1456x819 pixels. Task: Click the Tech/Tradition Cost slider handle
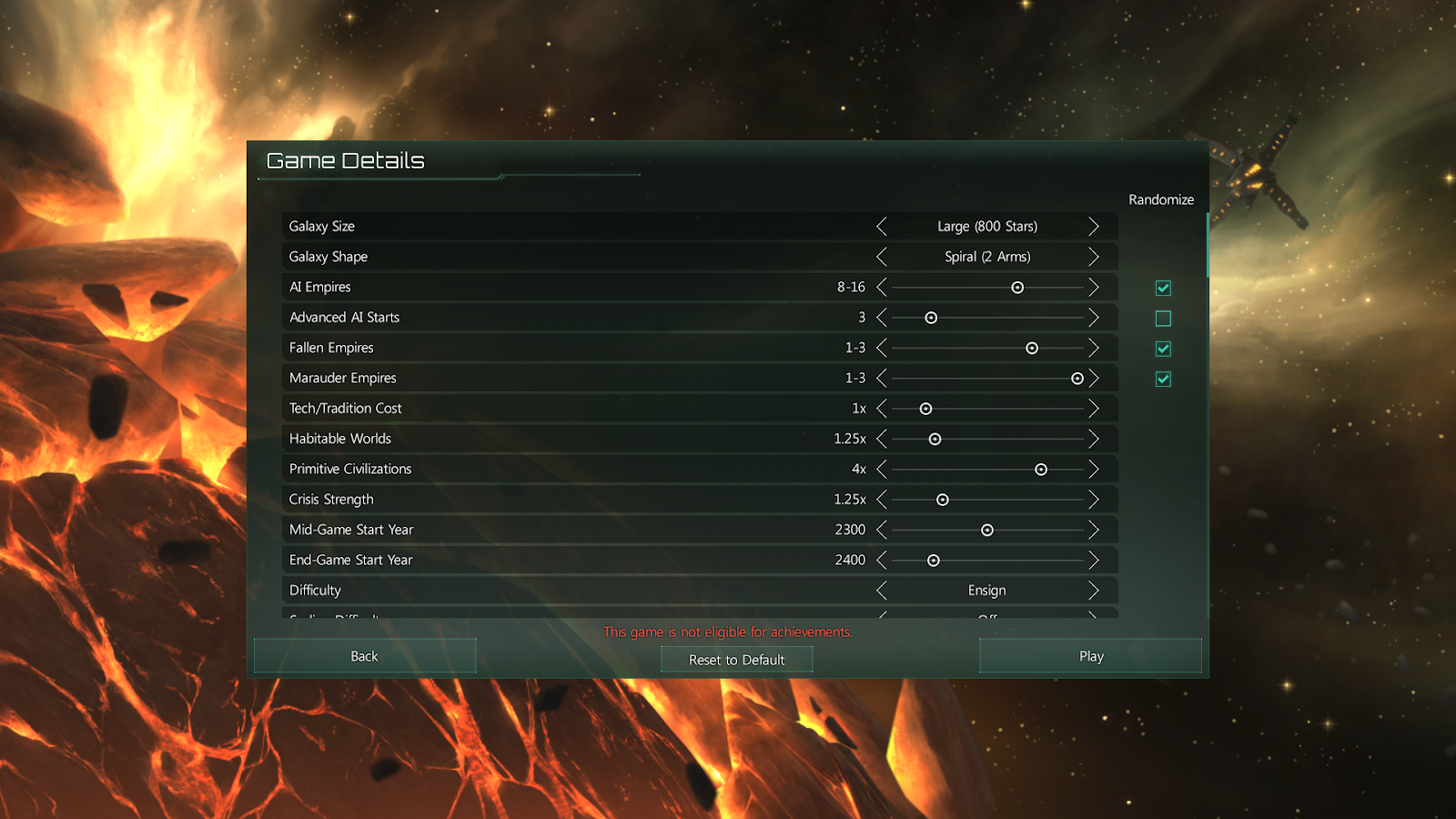click(925, 409)
